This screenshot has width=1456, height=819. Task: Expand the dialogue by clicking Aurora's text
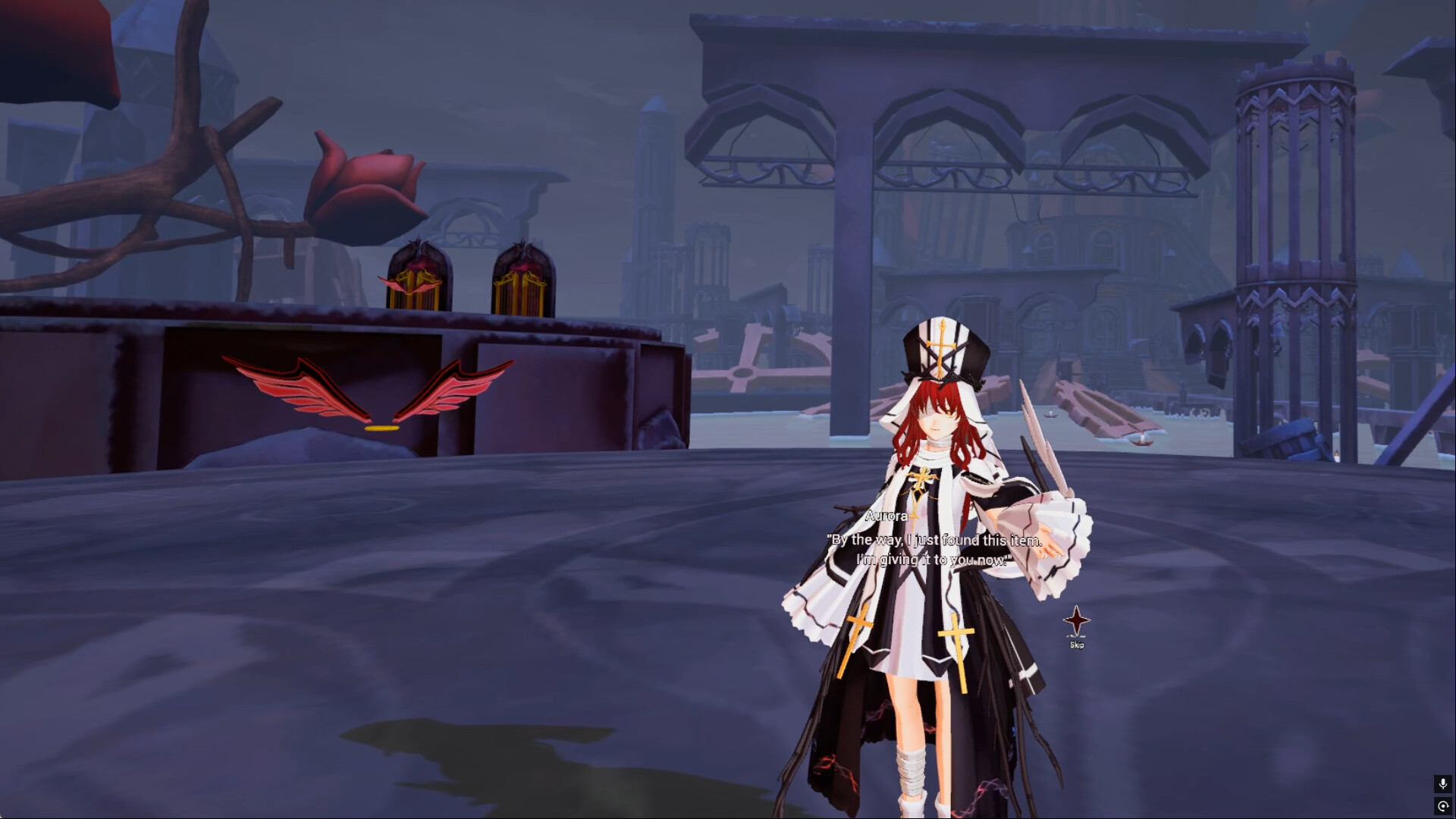coord(933,550)
